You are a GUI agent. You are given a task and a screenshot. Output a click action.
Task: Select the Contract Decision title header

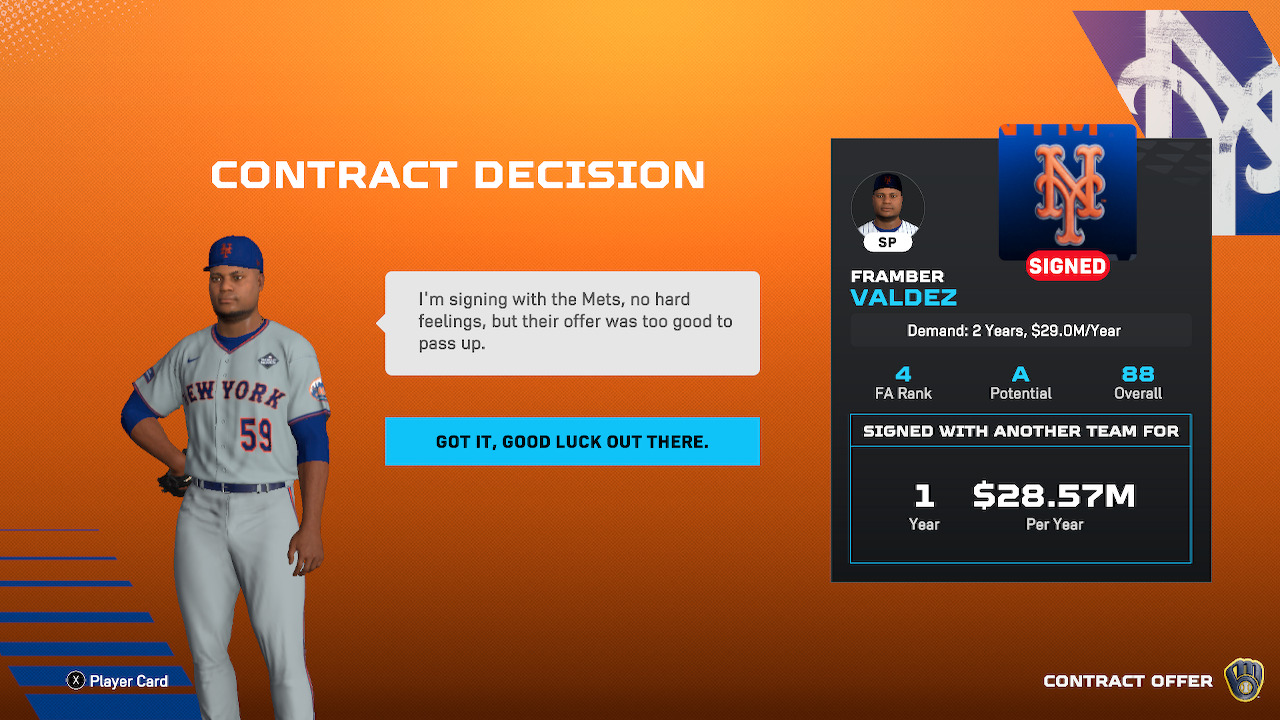[457, 175]
